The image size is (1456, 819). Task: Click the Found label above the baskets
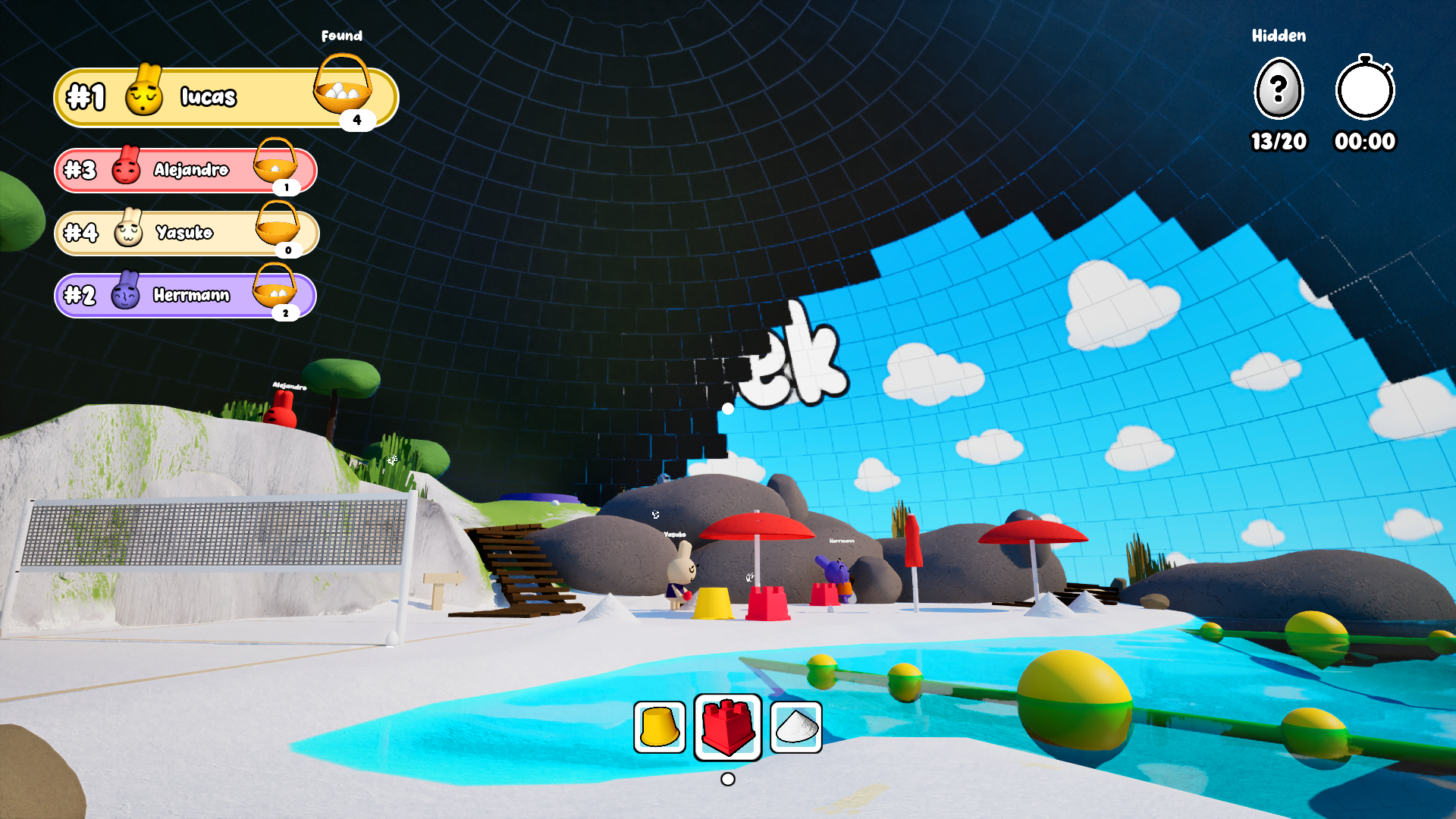(x=343, y=35)
